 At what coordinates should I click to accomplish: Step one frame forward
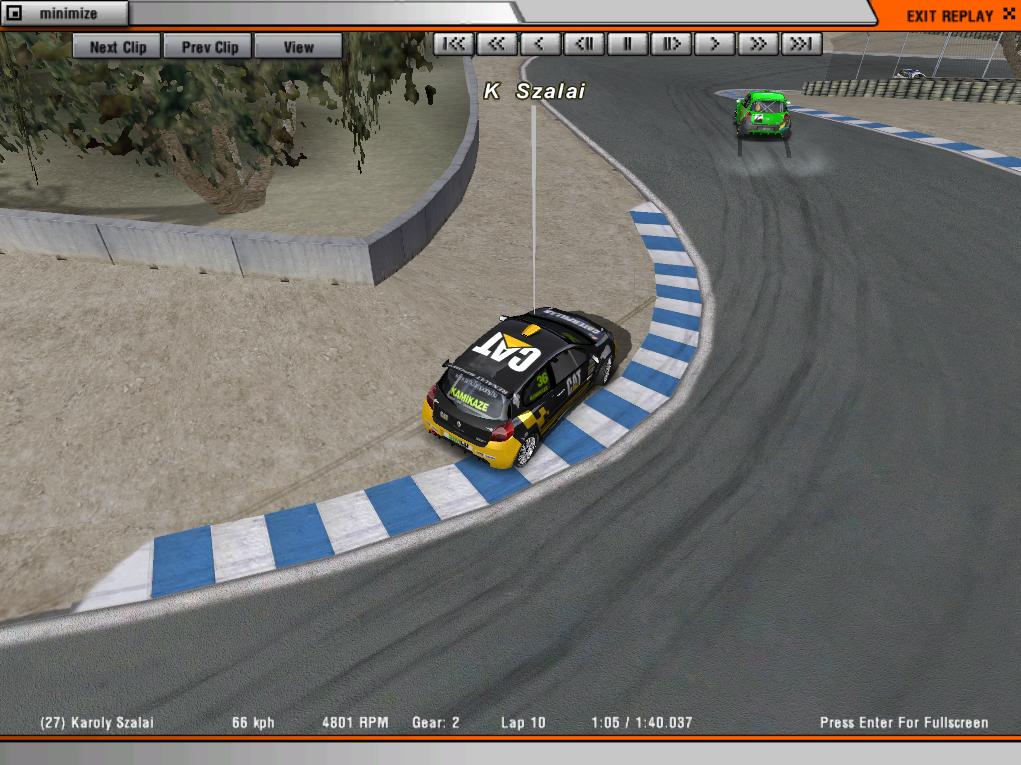click(671, 44)
